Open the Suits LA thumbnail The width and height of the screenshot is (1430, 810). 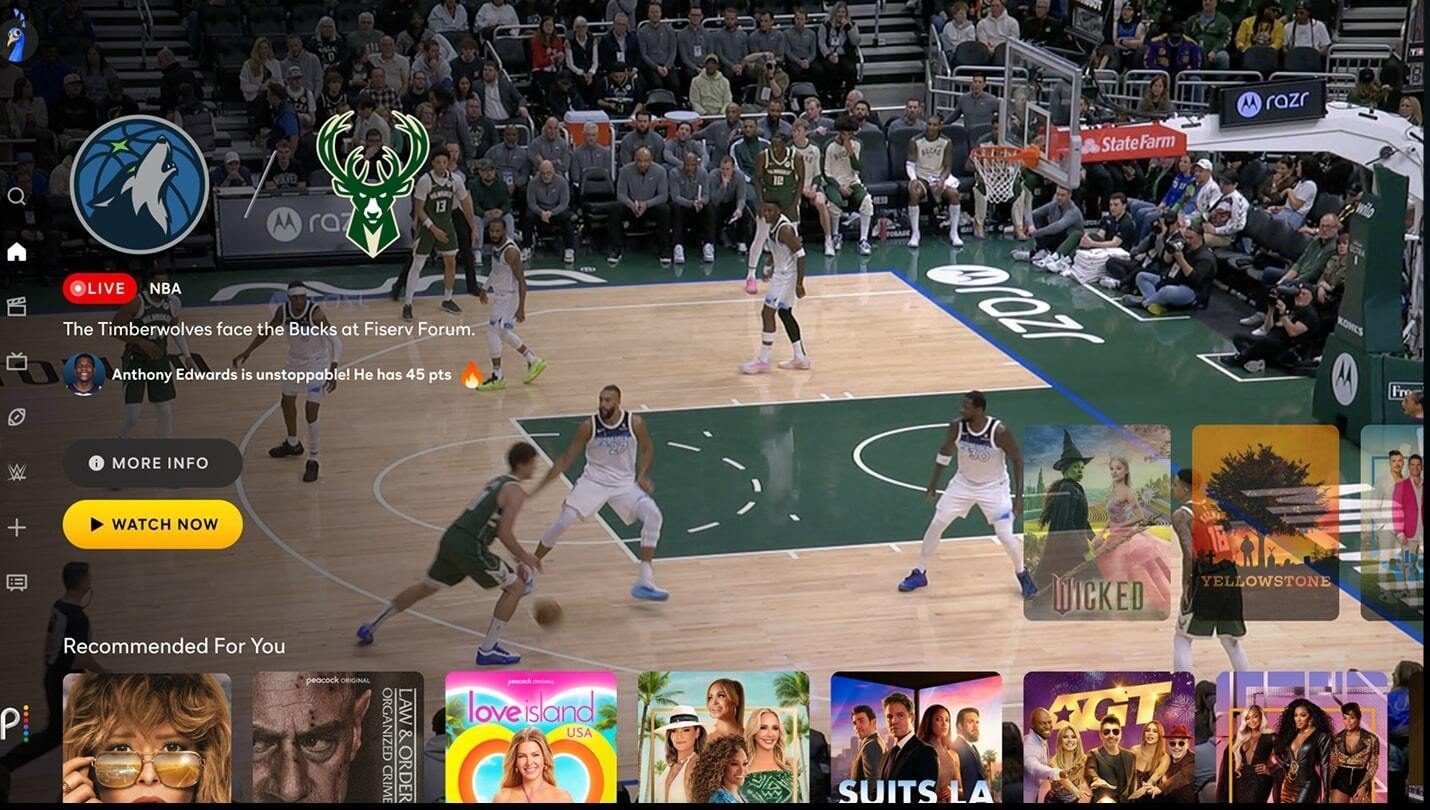pos(915,740)
